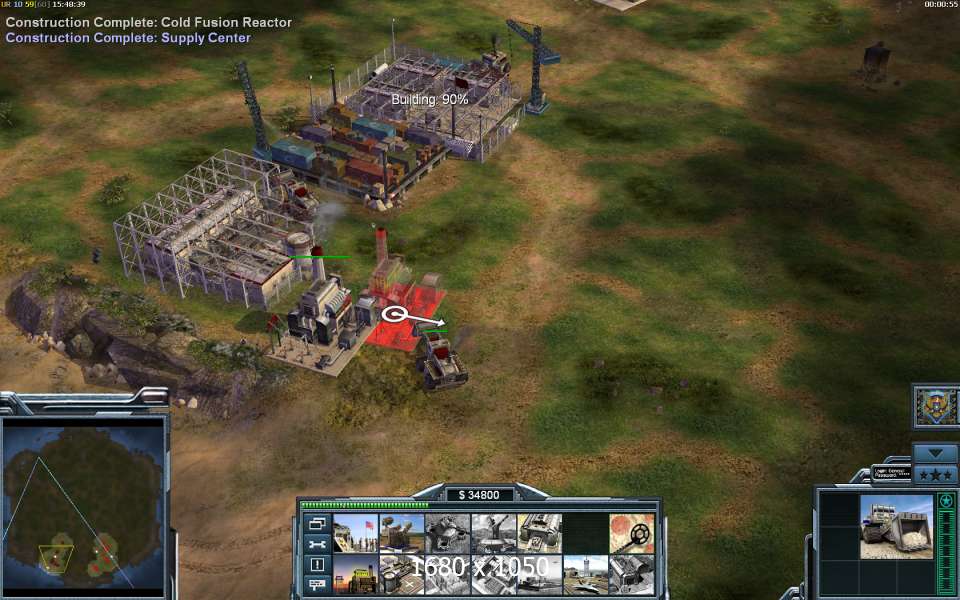
Task: Select the sunset-lit building build icon
Action: coord(355,576)
